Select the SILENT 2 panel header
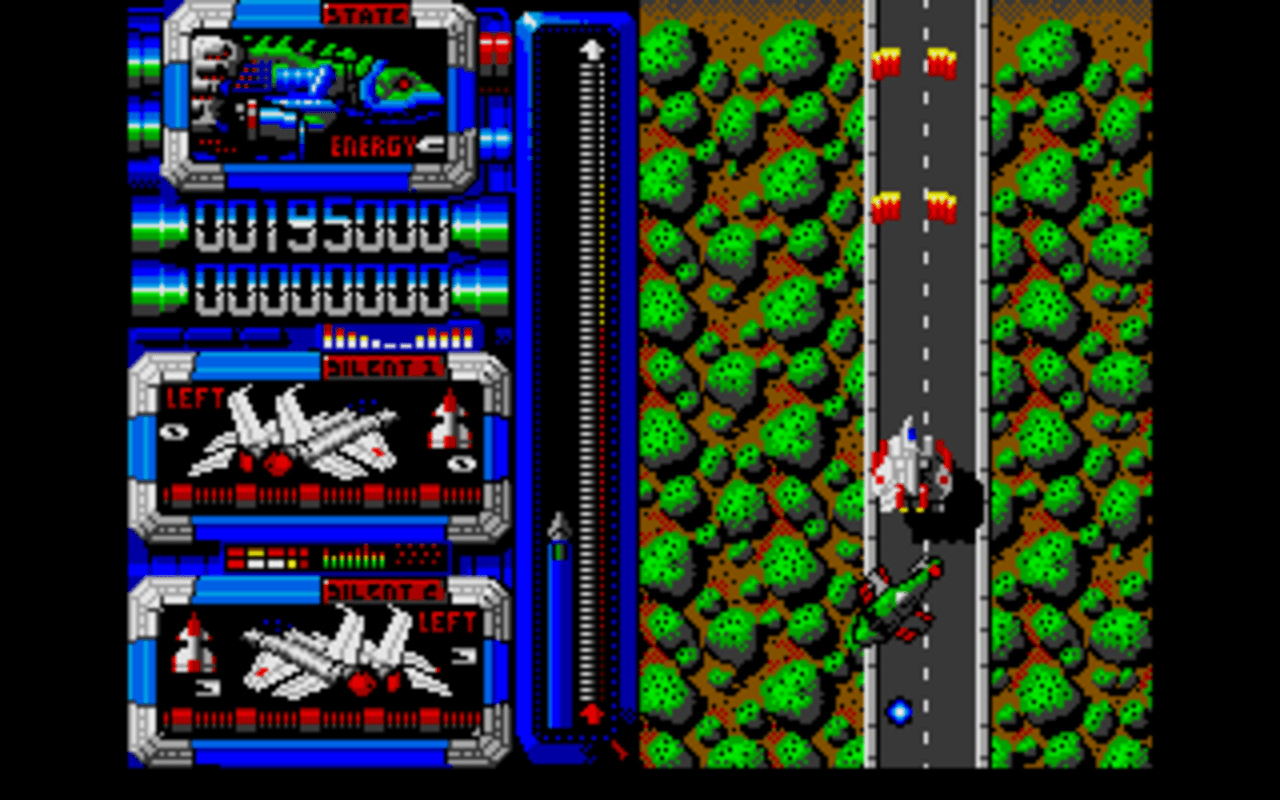This screenshot has height=800, width=1280. tap(383, 590)
